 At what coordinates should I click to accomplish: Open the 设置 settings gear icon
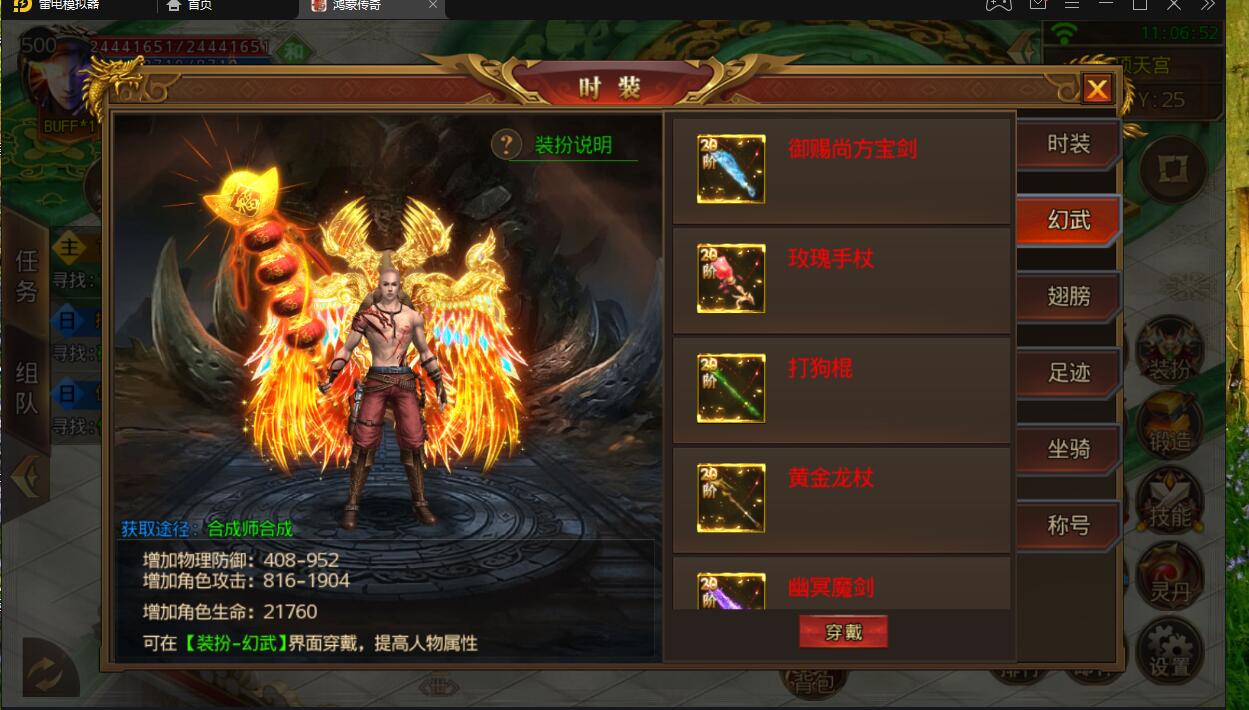coord(1169,650)
